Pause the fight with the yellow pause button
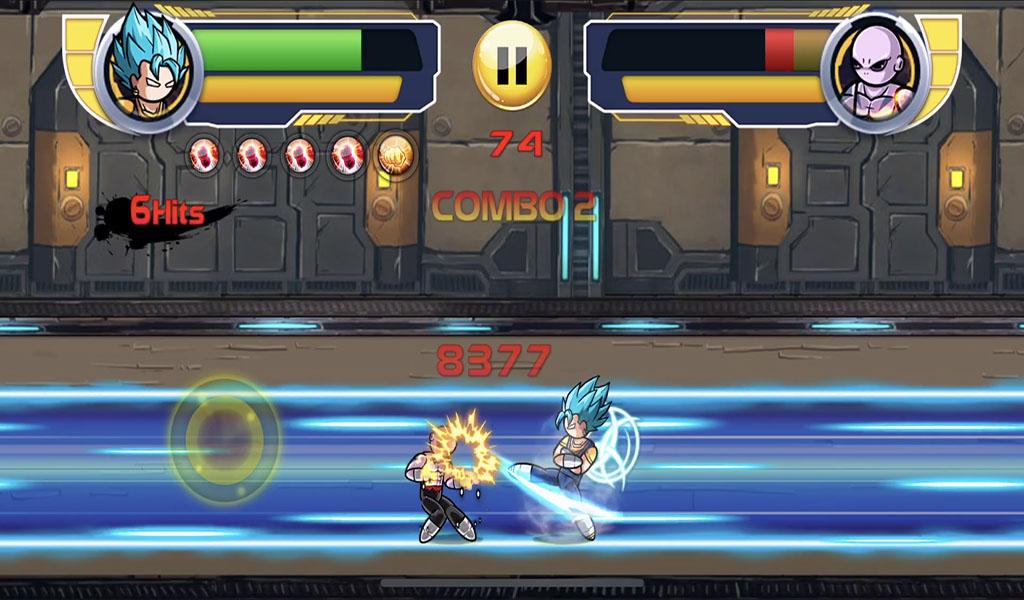 point(511,66)
